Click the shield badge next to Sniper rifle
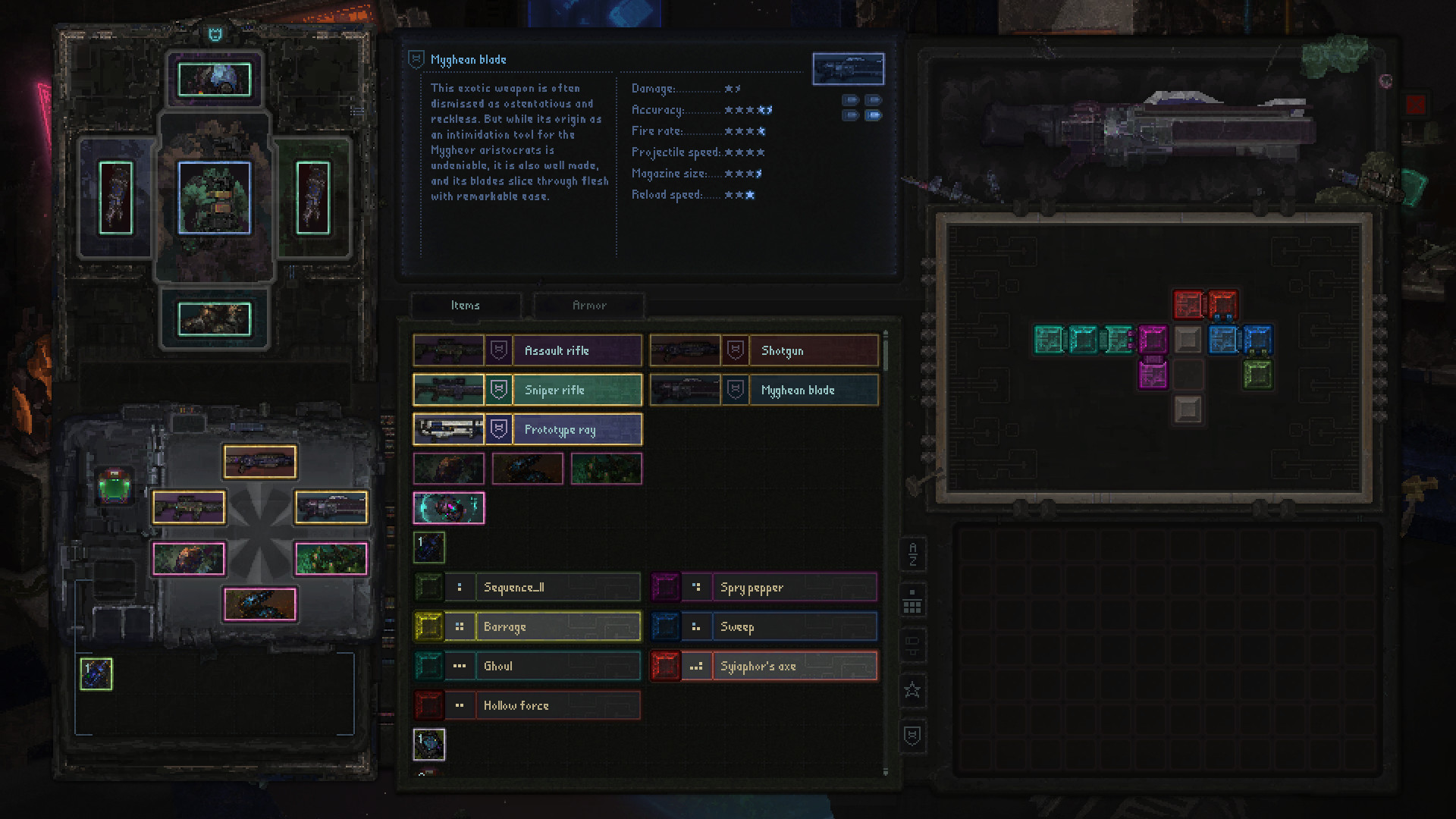1456x819 pixels. (500, 390)
